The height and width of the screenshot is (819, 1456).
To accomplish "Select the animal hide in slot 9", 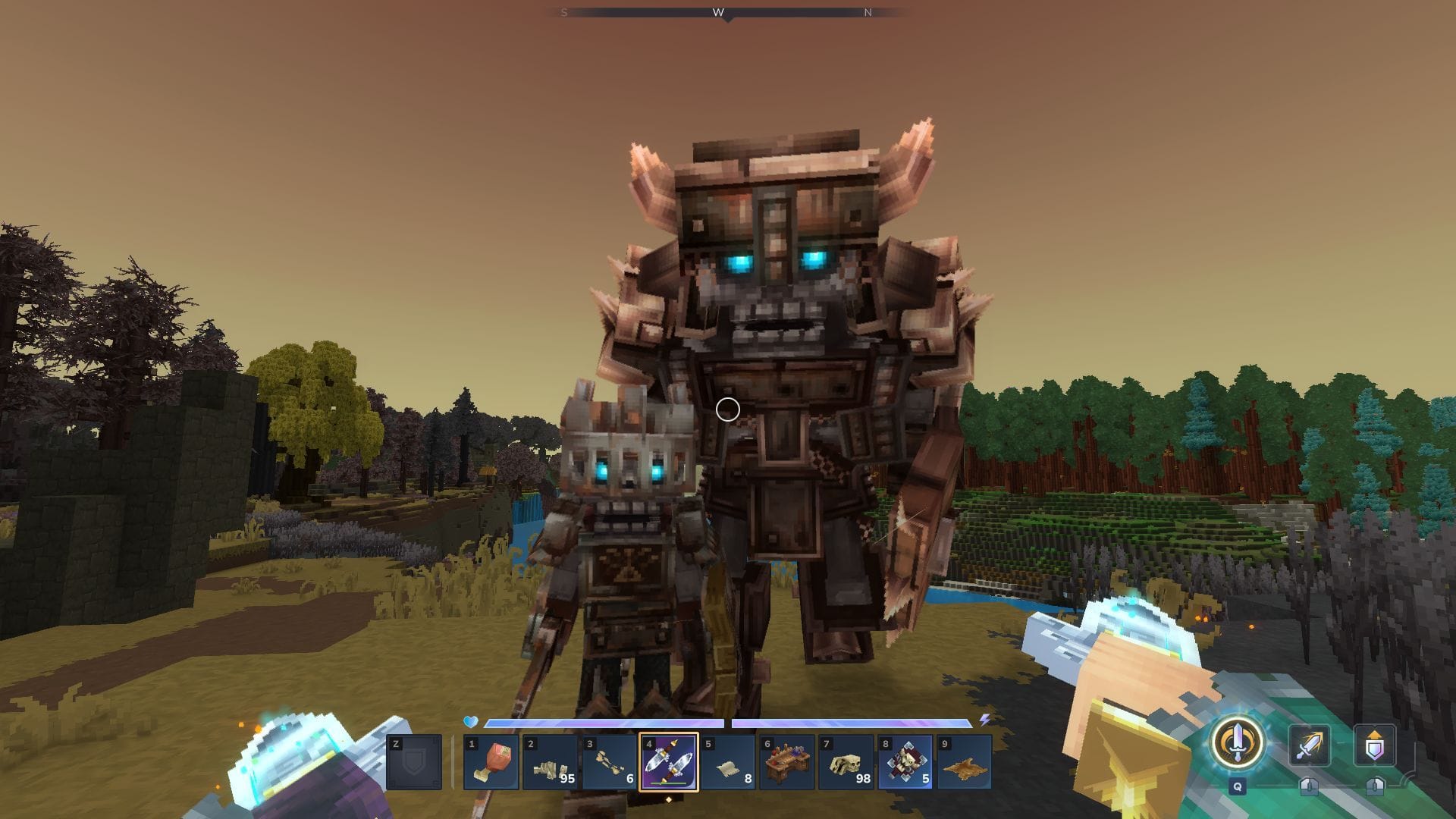I will tap(964, 761).
